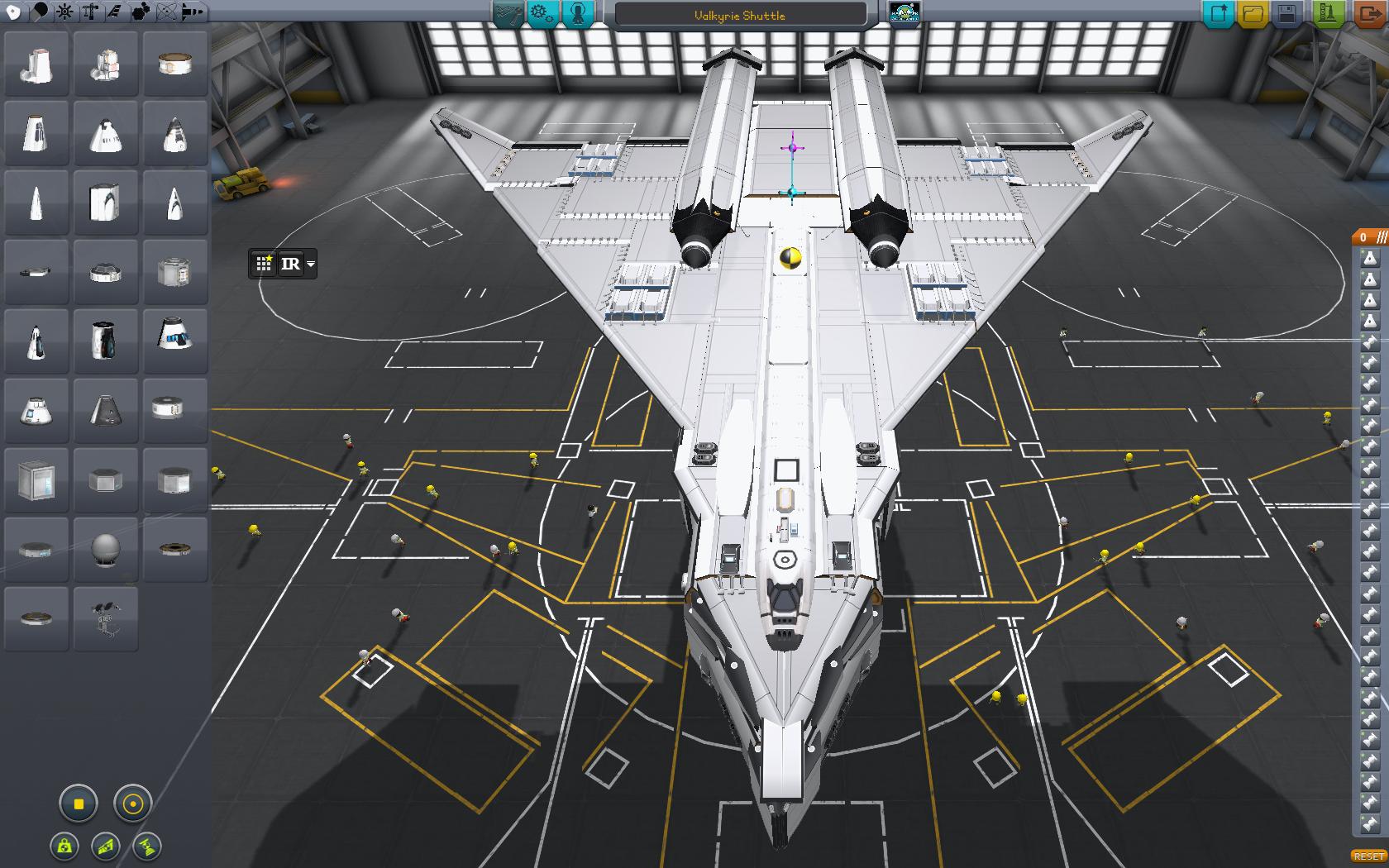Open the load craft folder
This screenshot has height=868, width=1389.
1253,13
